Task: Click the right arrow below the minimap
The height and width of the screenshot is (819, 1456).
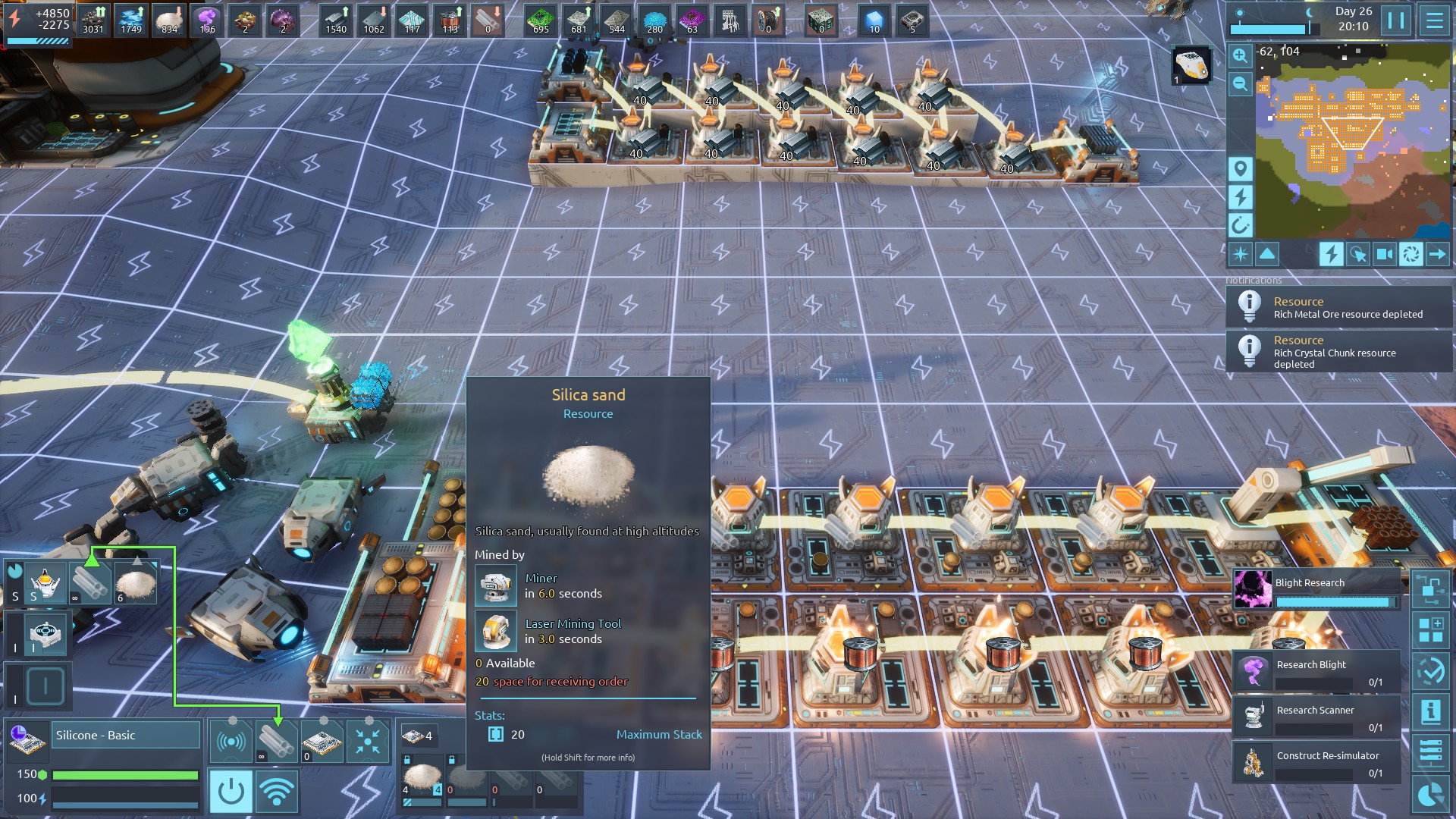Action: (x=1437, y=254)
